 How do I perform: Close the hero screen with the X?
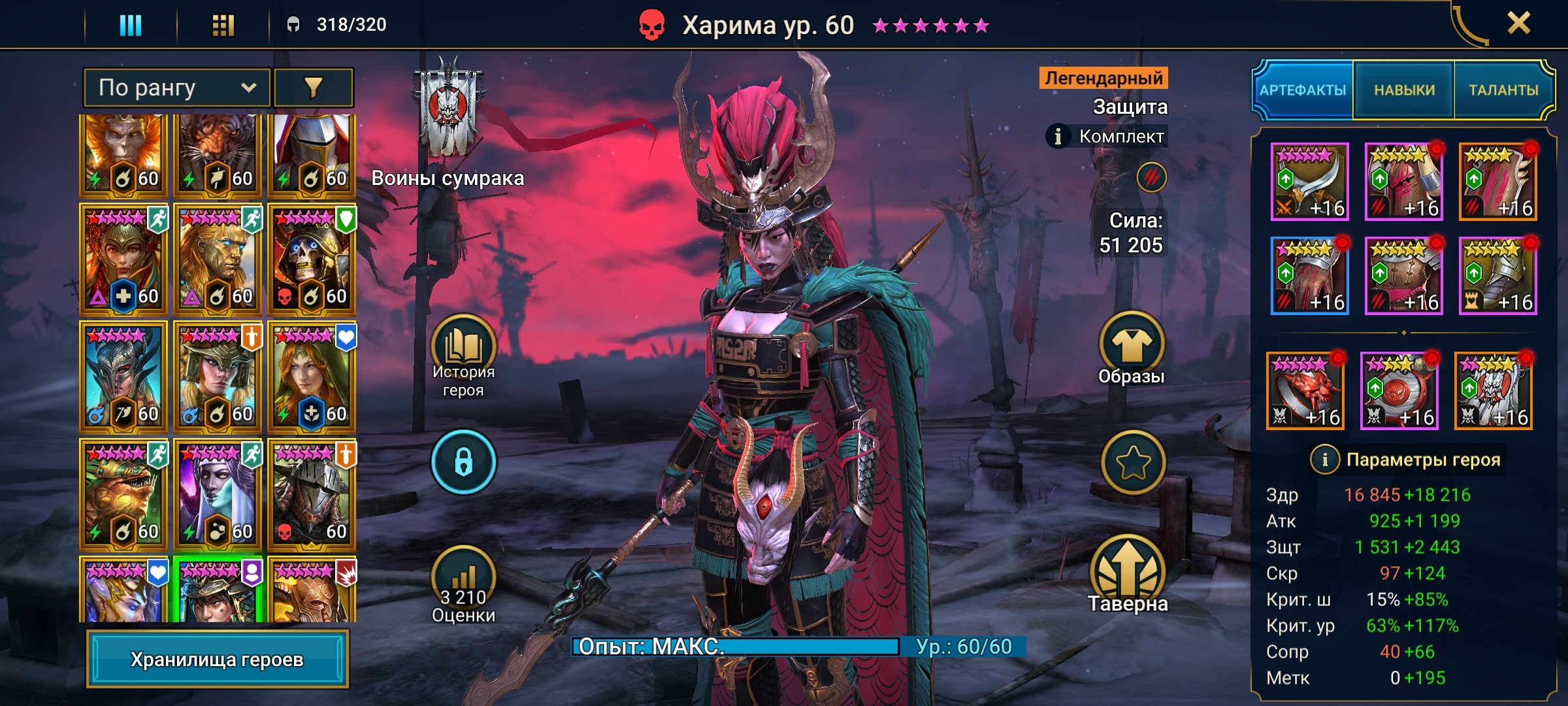pyautogui.click(x=1518, y=24)
